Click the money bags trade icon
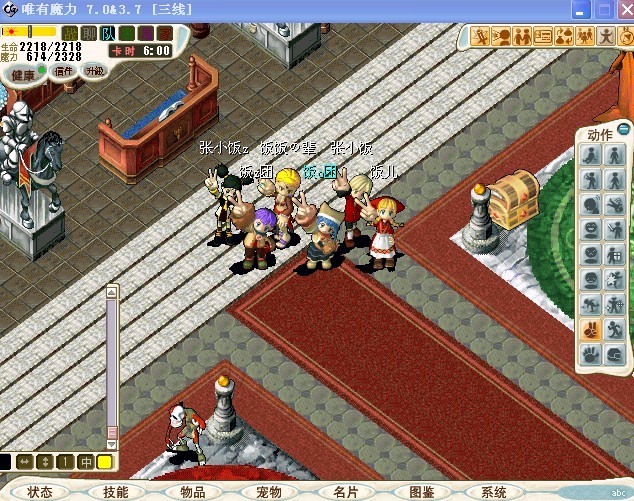 pos(564,37)
